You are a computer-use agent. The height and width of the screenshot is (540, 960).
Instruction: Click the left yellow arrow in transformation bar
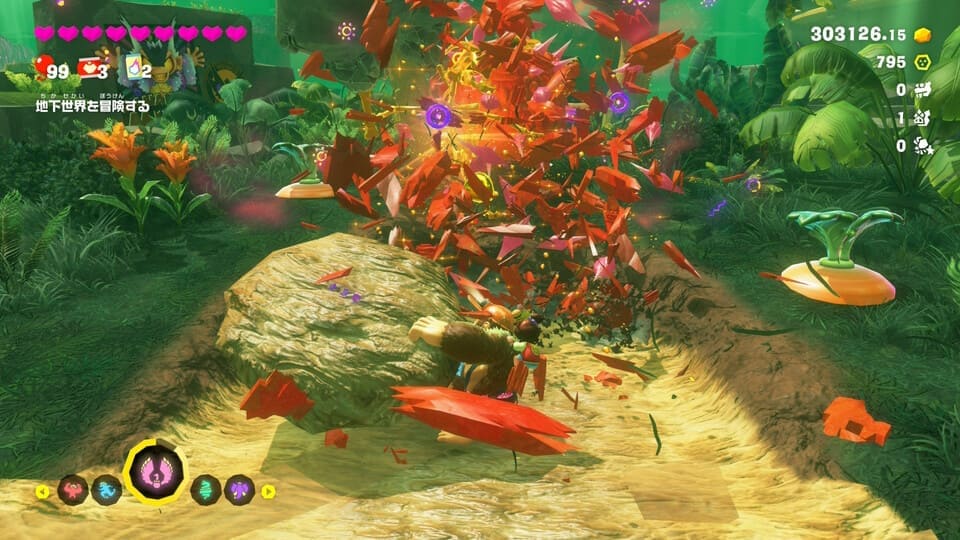pos(42,491)
